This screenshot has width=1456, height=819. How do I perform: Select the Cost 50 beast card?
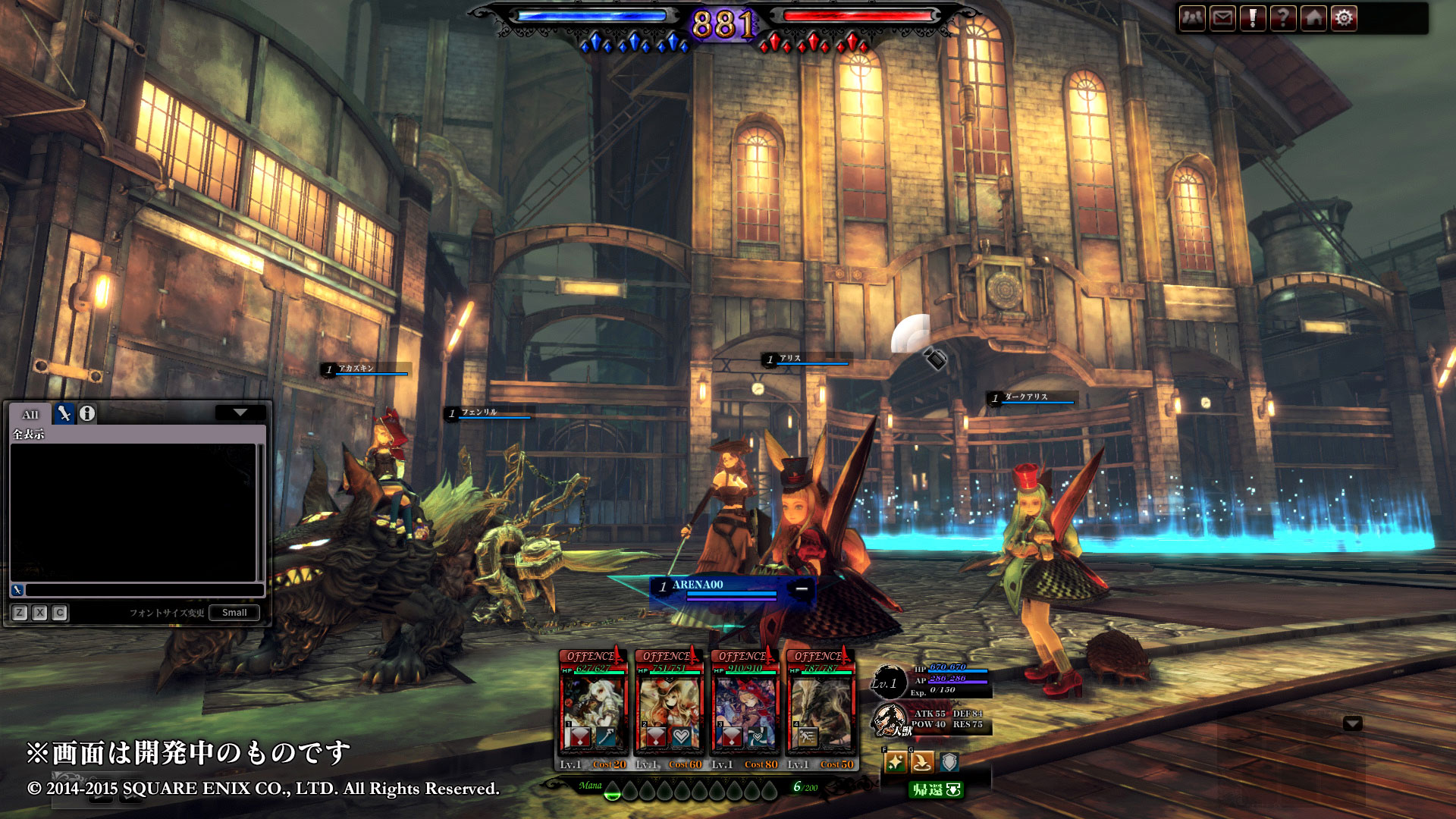pyautogui.click(x=821, y=709)
